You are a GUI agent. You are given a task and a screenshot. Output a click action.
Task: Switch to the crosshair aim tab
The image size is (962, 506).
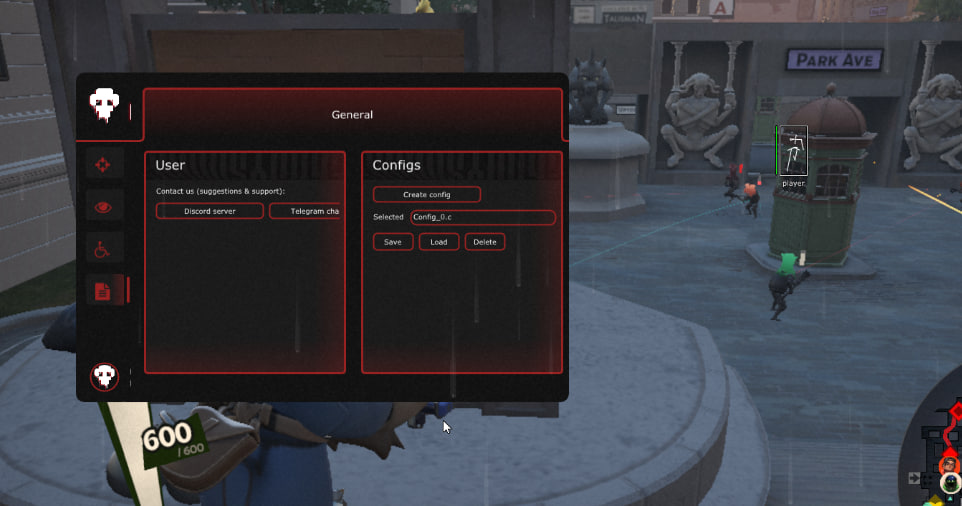[103, 165]
